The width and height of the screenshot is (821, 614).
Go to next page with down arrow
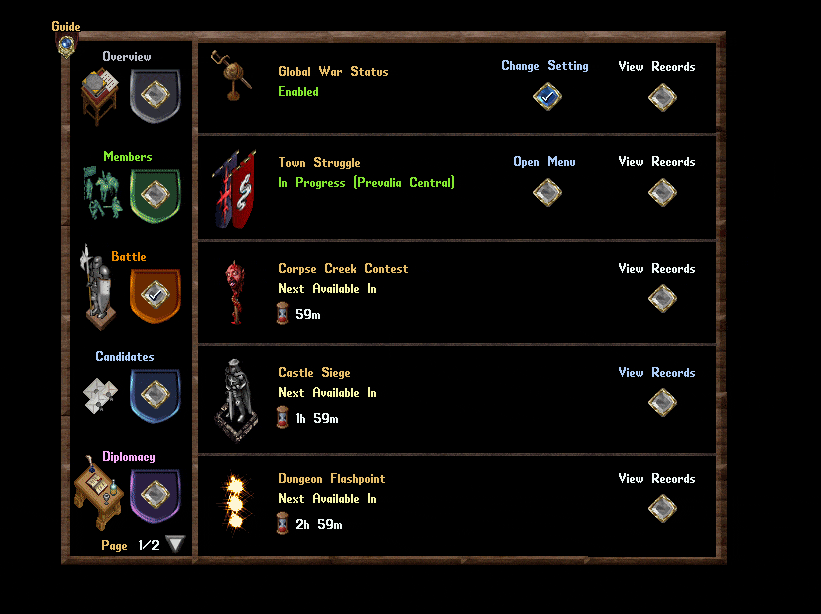pos(176,545)
